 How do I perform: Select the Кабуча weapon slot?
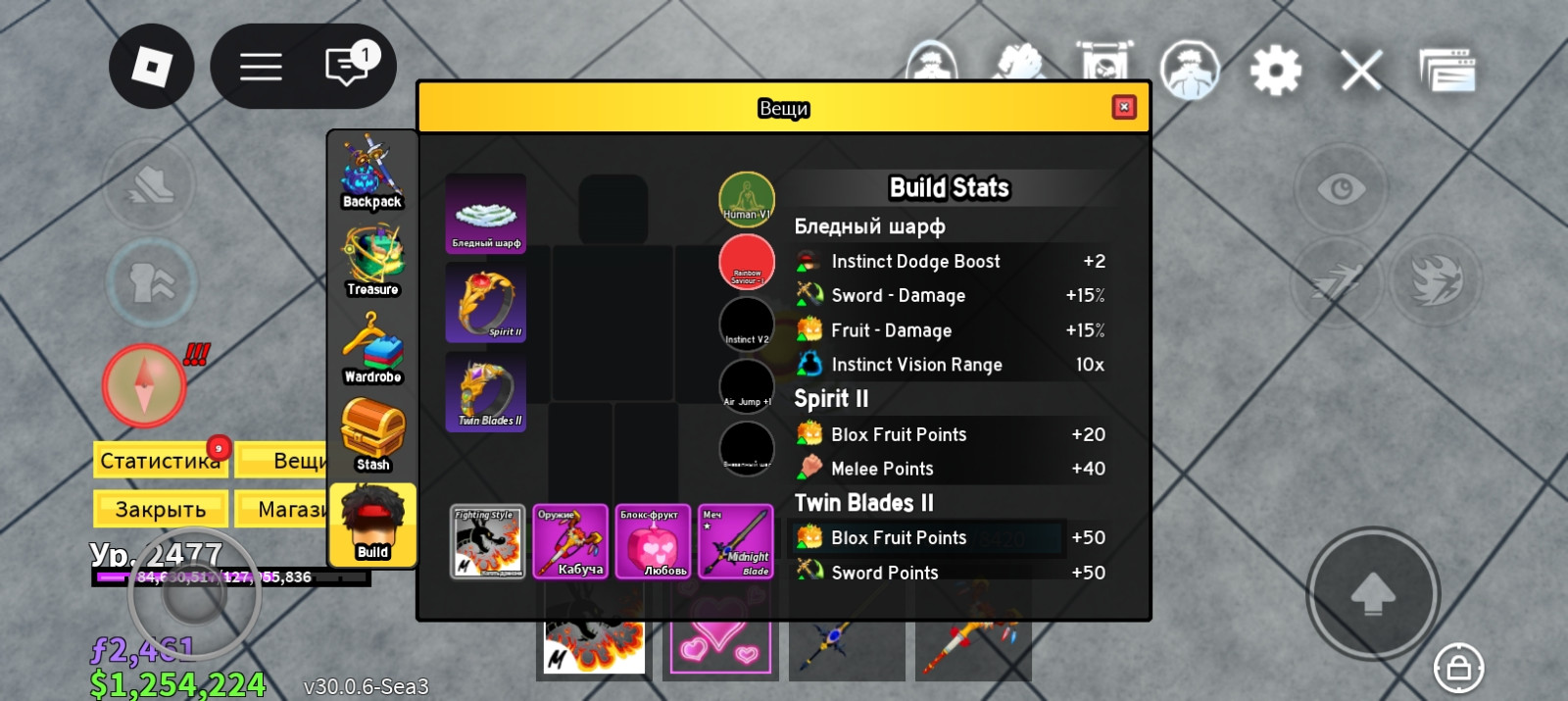point(570,541)
